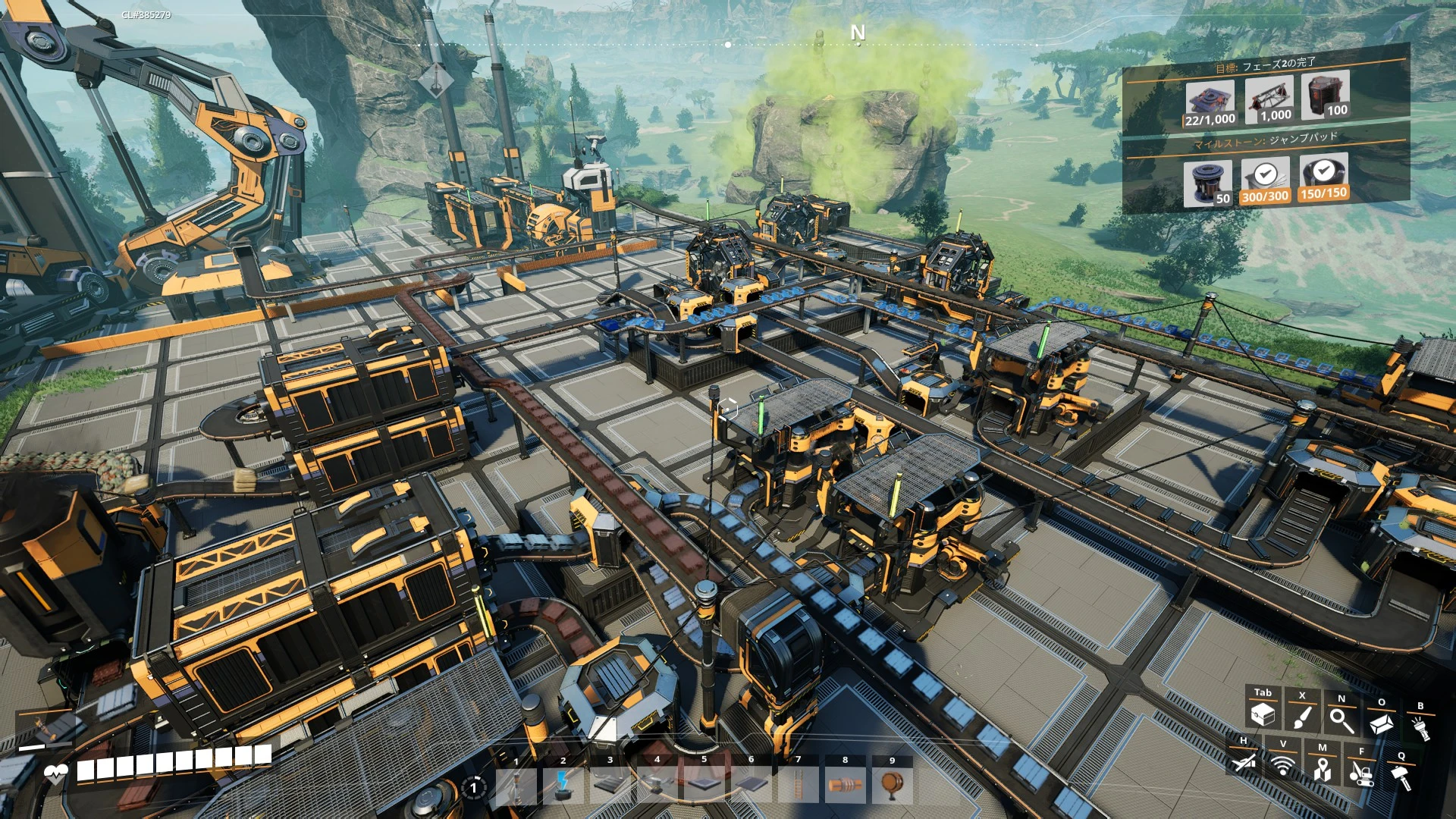Toggle the flashlight icon

click(1420, 727)
